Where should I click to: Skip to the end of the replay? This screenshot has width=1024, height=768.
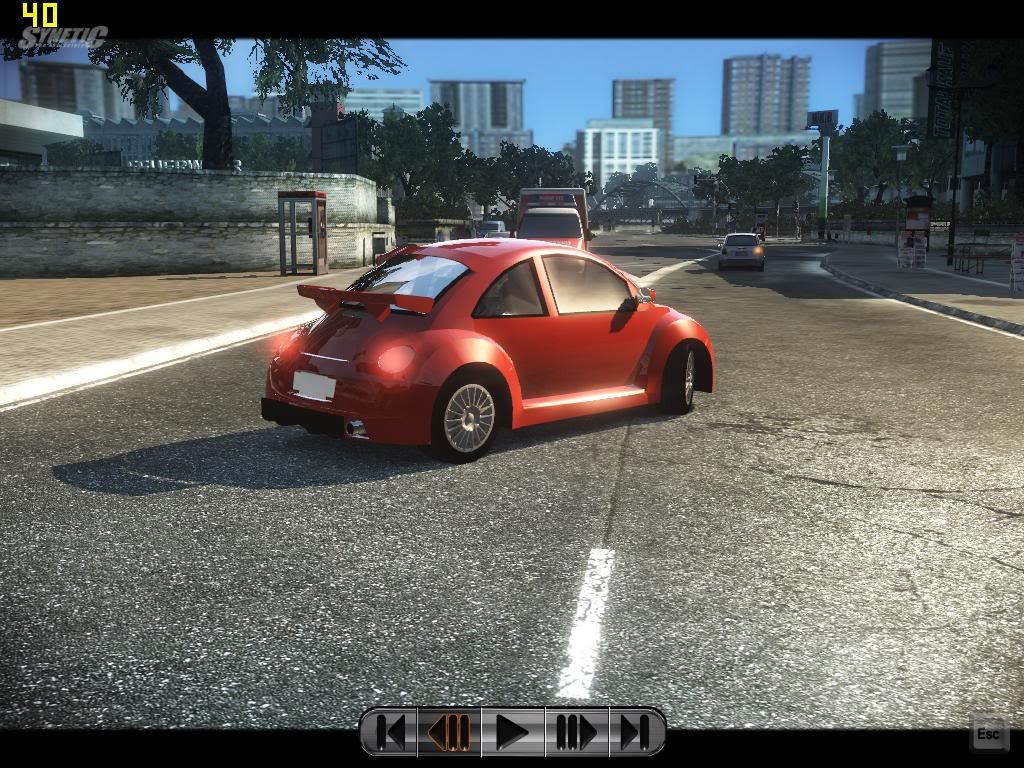click(635, 732)
